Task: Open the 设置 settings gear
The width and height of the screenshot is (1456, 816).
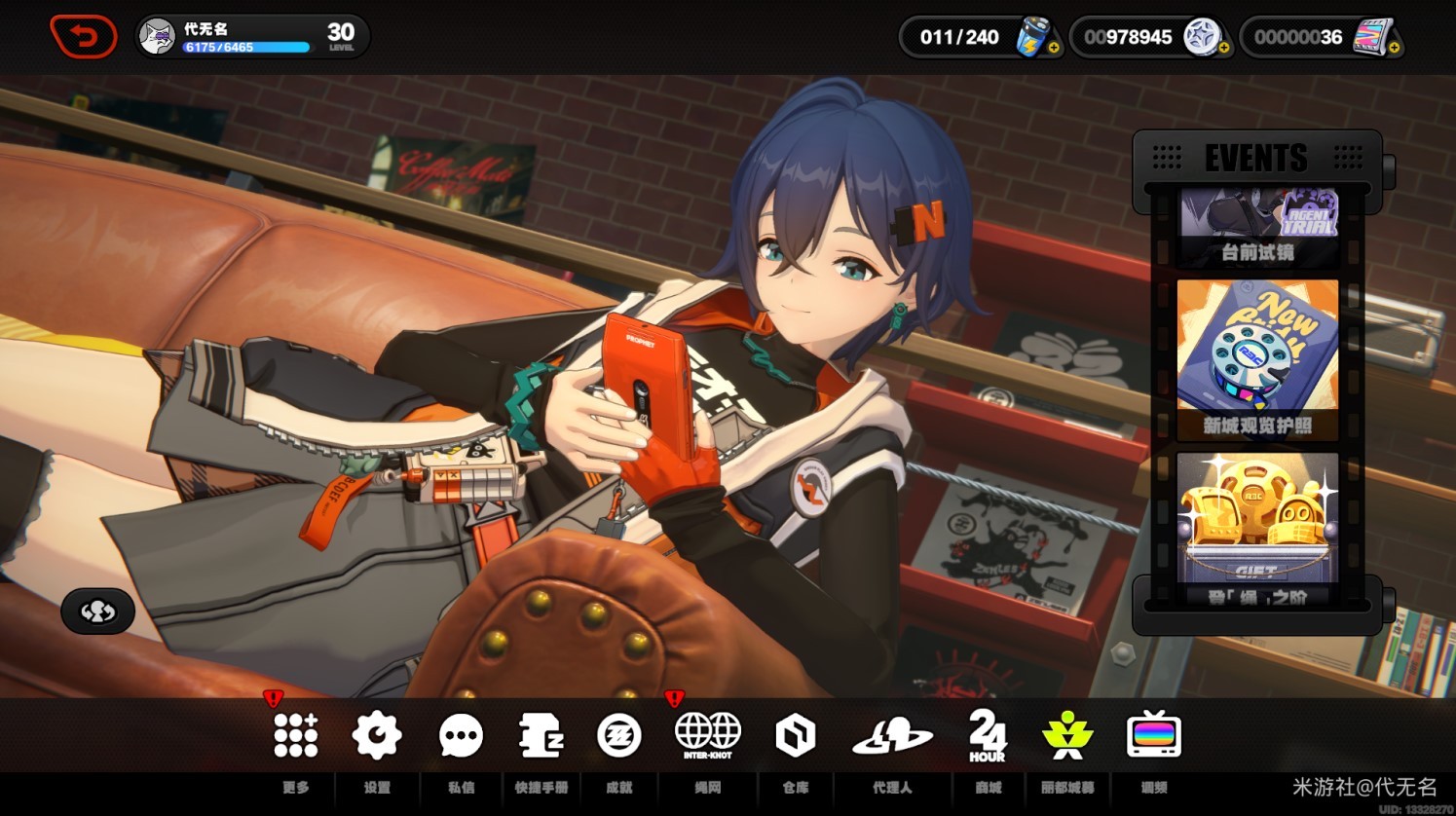Action: click(x=376, y=735)
